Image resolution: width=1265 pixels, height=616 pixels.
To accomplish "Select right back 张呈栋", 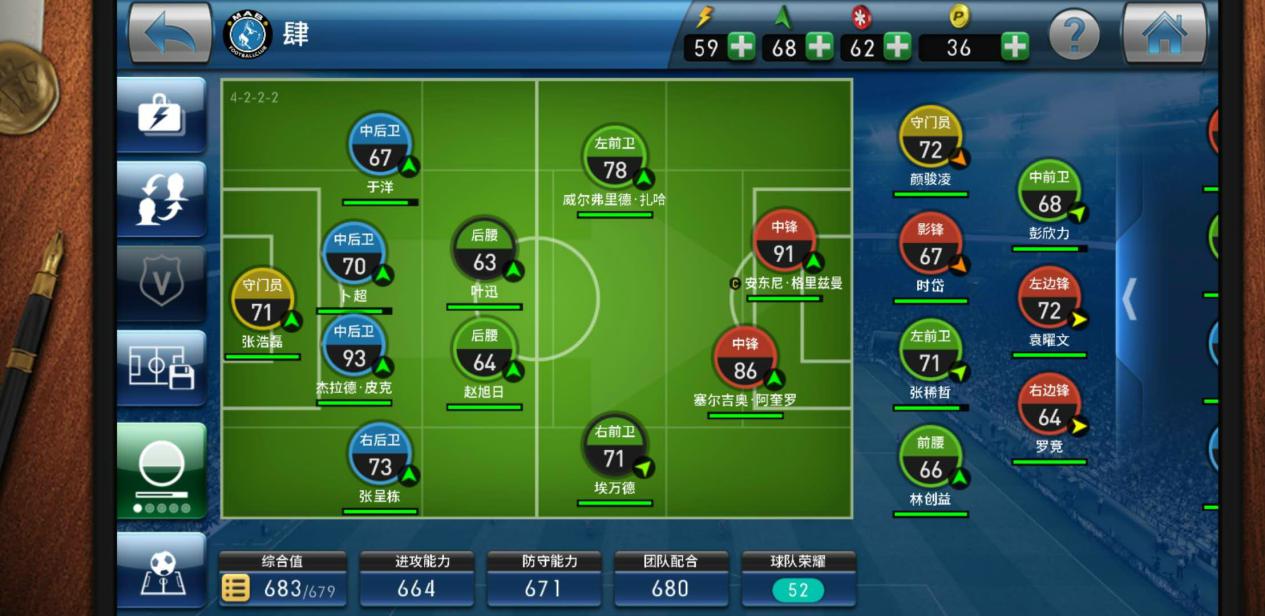I will 380,457.
